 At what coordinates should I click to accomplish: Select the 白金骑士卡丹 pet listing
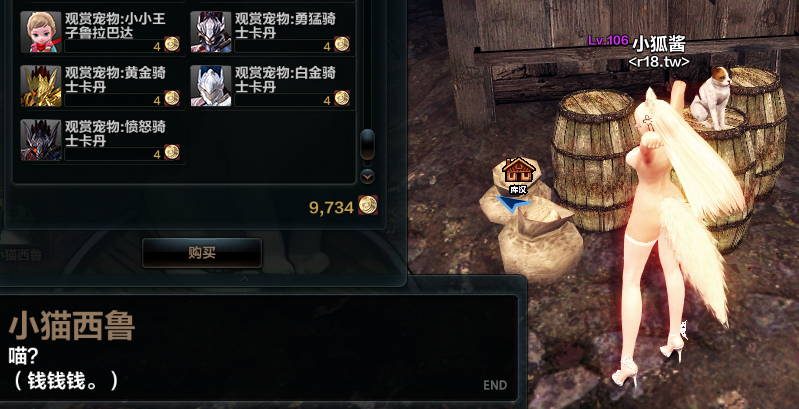[x=270, y=85]
